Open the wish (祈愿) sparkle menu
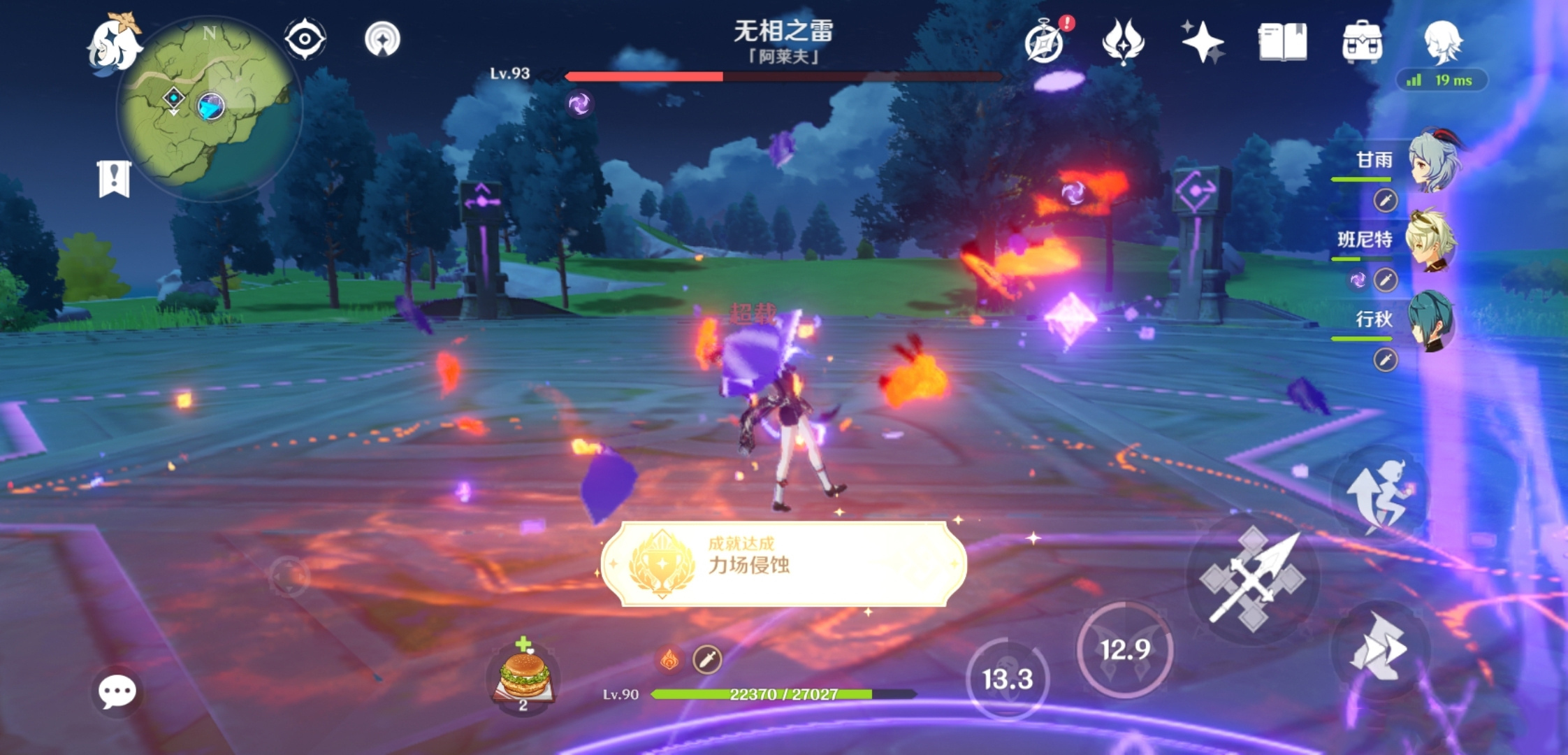 (x=1204, y=42)
